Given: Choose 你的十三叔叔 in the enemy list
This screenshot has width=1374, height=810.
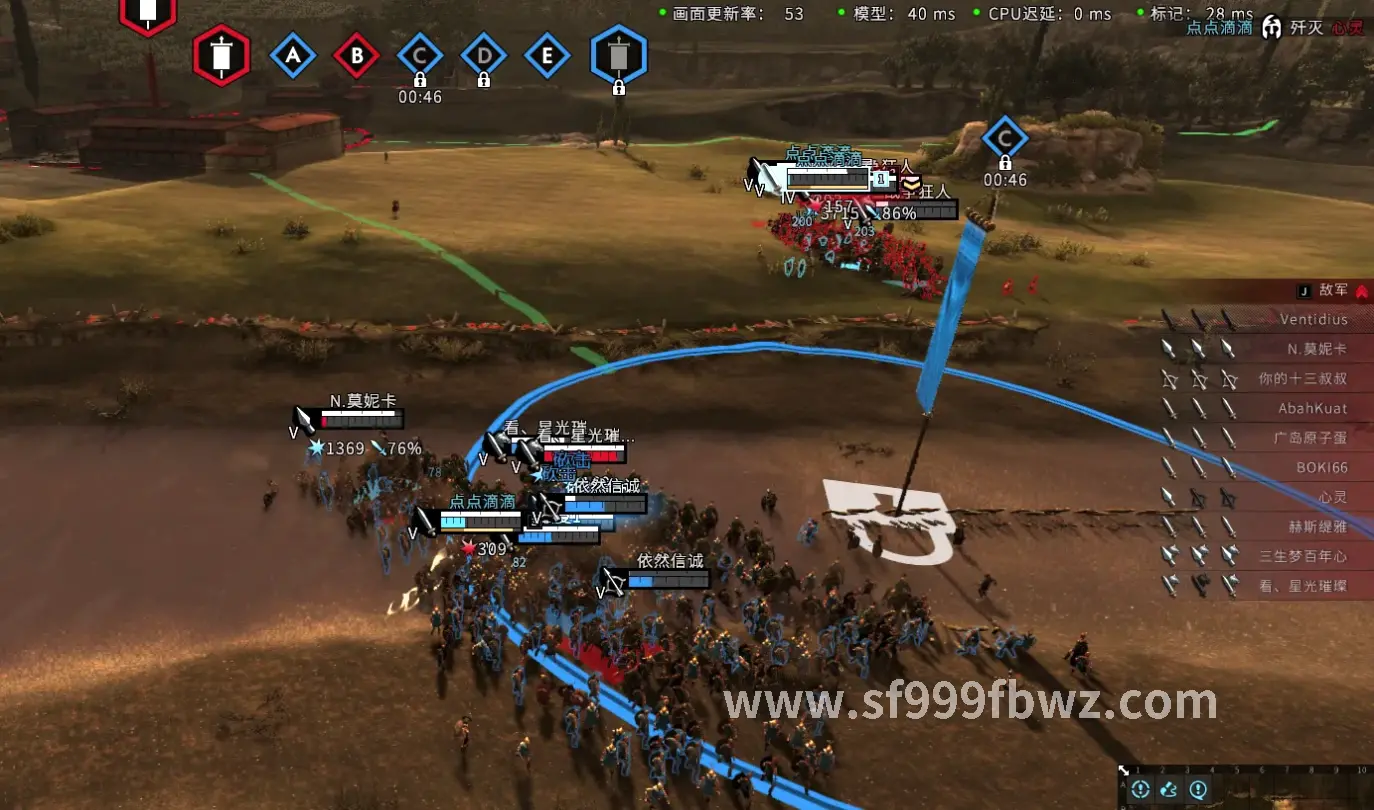Looking at the screenshot, I should (1302, 379).
